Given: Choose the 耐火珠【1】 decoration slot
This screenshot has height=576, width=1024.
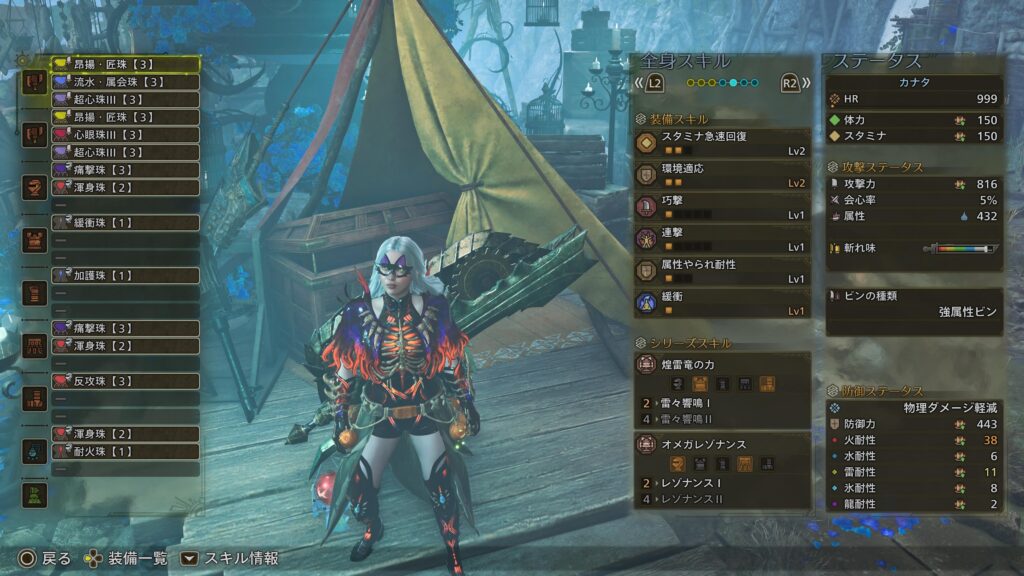Looking at the screenshot, I should pyautogui.click(x=125, y=451).
